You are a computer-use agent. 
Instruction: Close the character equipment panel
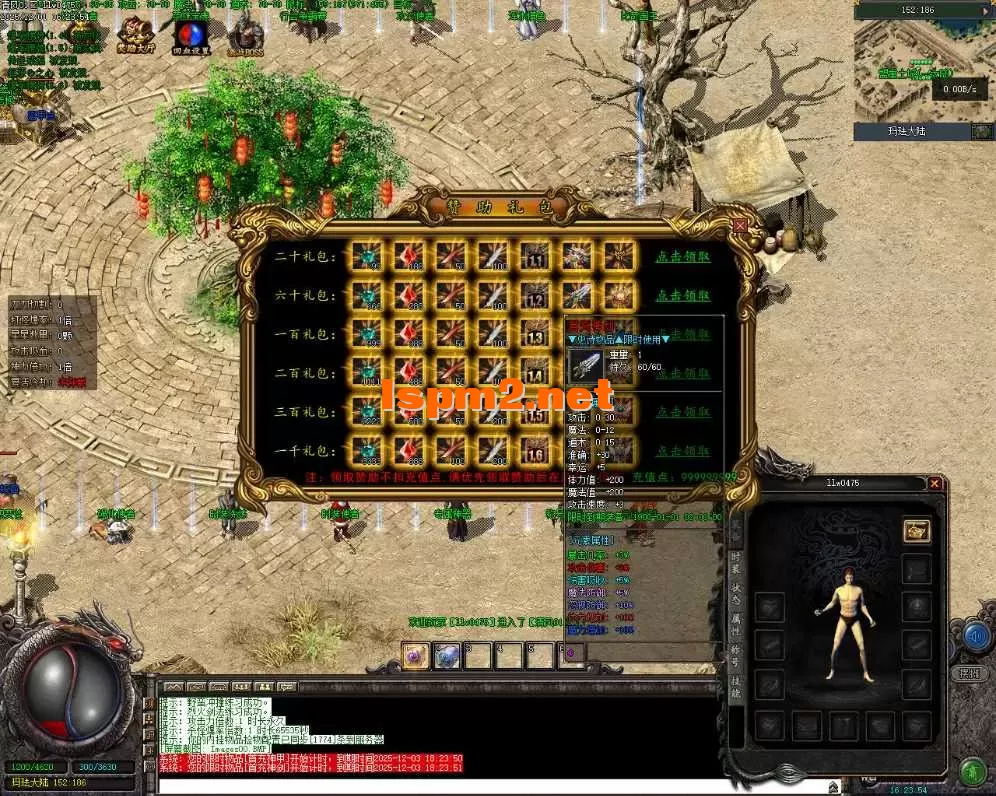pyautogui.click(x=934, y=484)
